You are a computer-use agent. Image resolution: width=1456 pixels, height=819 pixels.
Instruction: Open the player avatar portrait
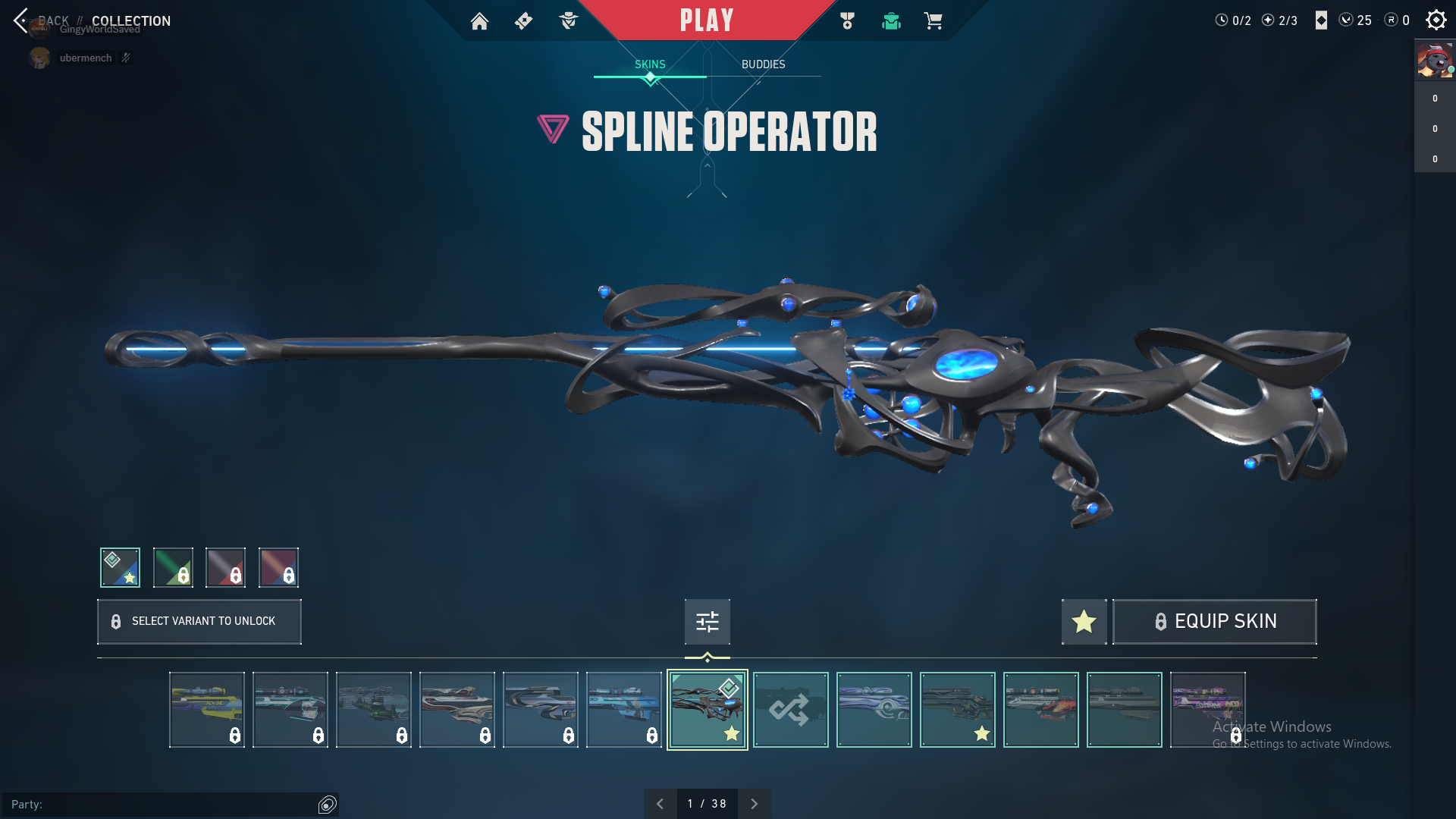[x=1435, y=61]
